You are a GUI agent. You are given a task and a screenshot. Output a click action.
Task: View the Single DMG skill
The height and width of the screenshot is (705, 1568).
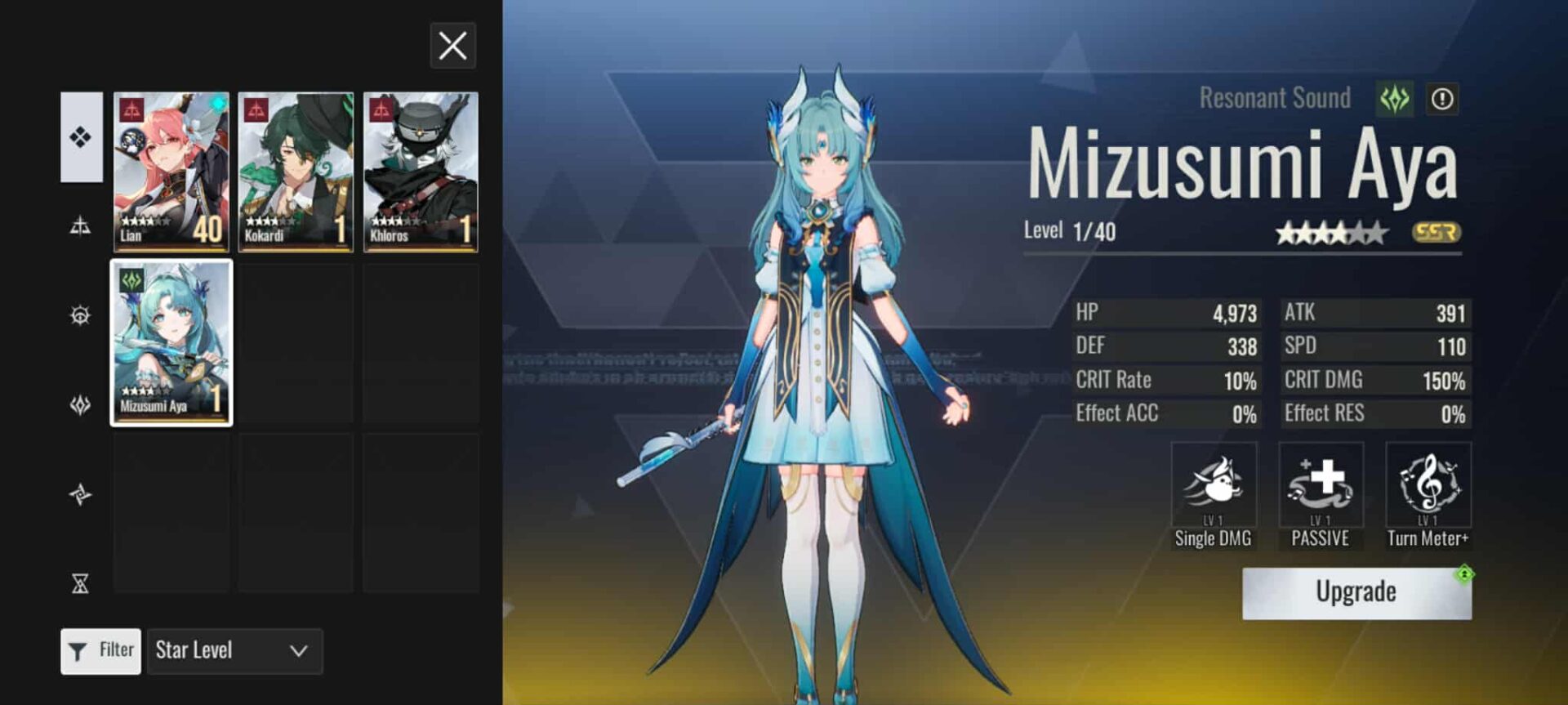[1213, 486]
